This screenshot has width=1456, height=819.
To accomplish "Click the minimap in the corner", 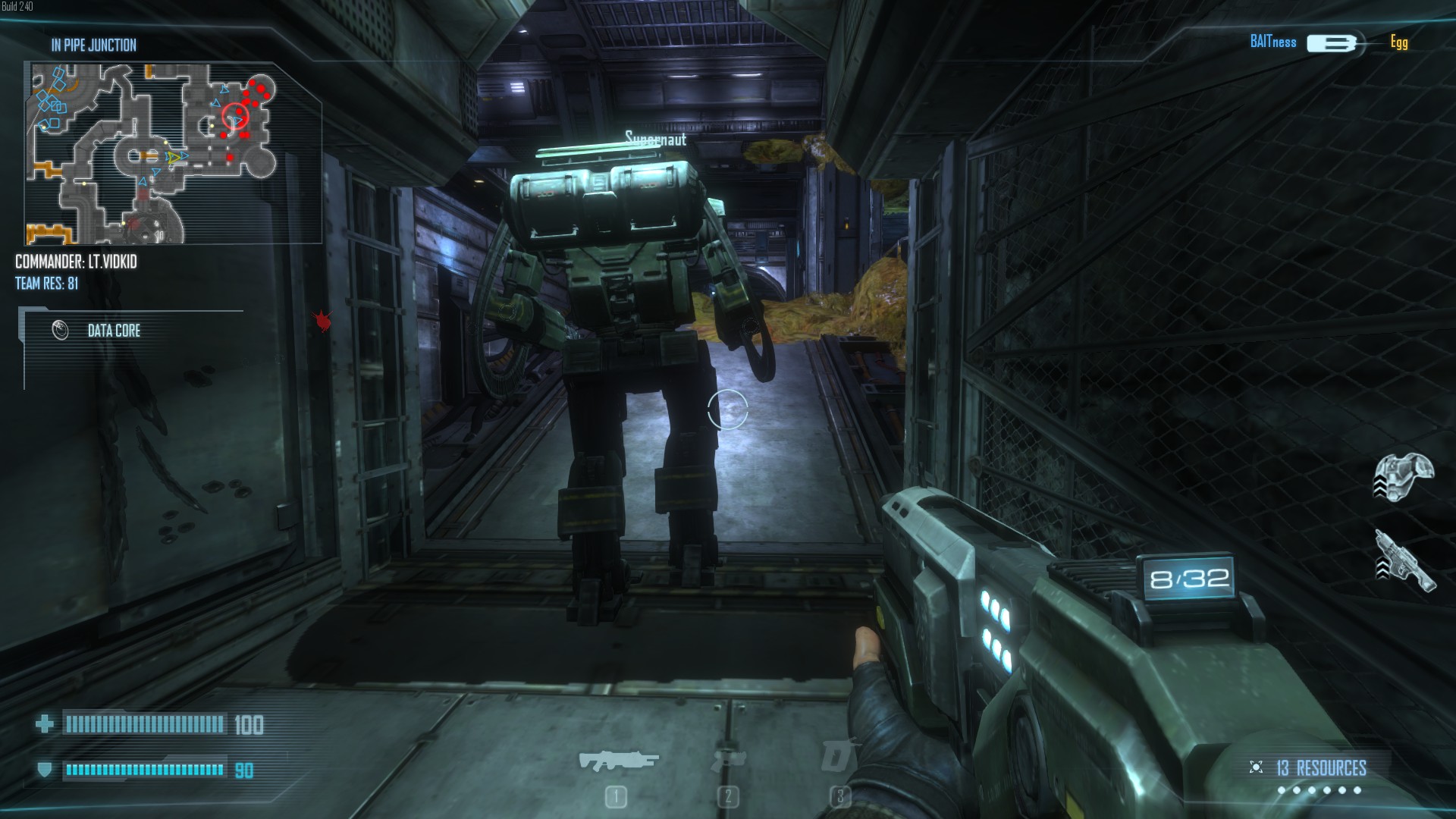I will pyautogui.click(x=173, y=153).
